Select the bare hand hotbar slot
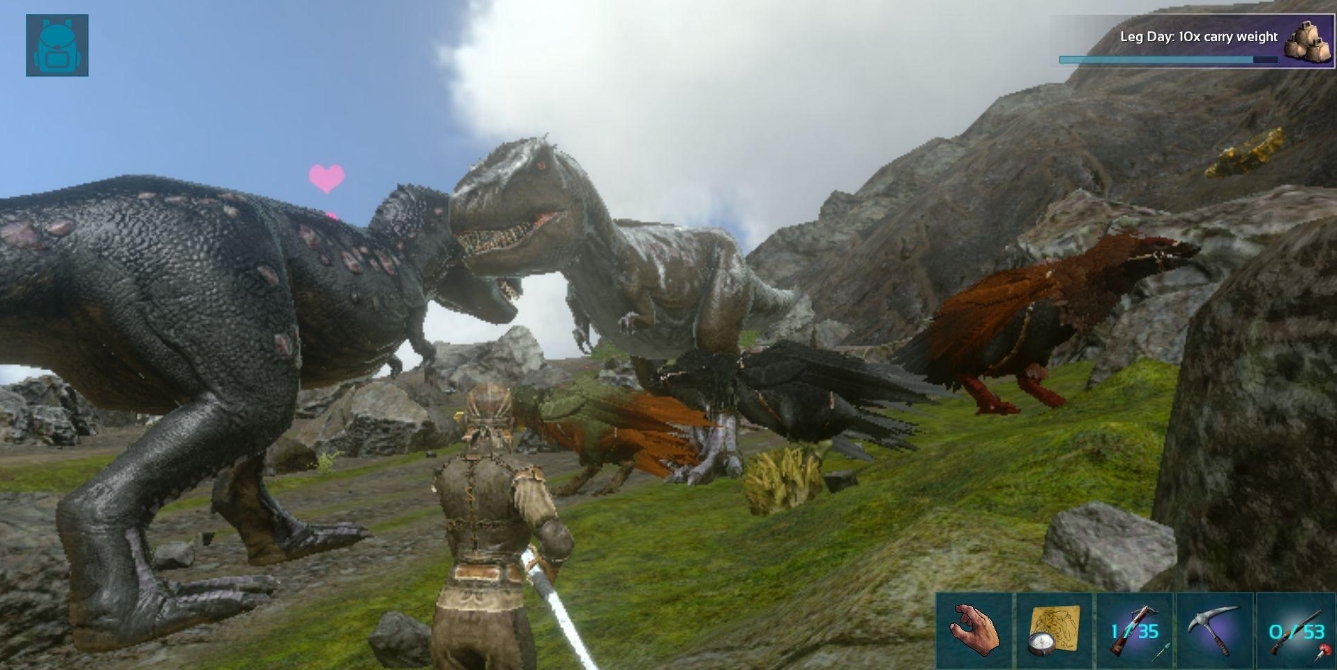This screenshot has width=1337, height=670. (975, 630)
